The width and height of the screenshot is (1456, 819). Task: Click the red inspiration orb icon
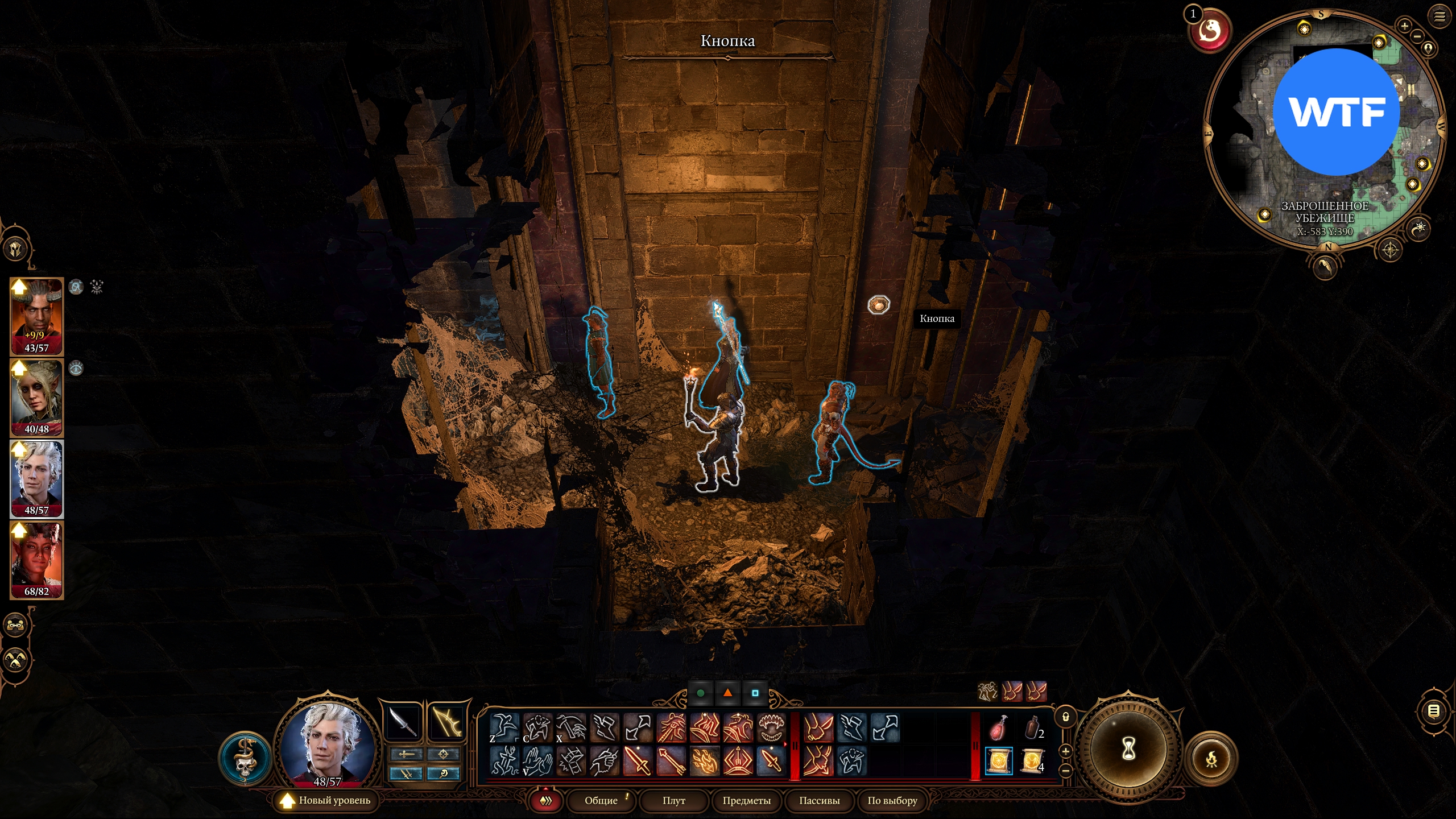(x=1210, y=31)
